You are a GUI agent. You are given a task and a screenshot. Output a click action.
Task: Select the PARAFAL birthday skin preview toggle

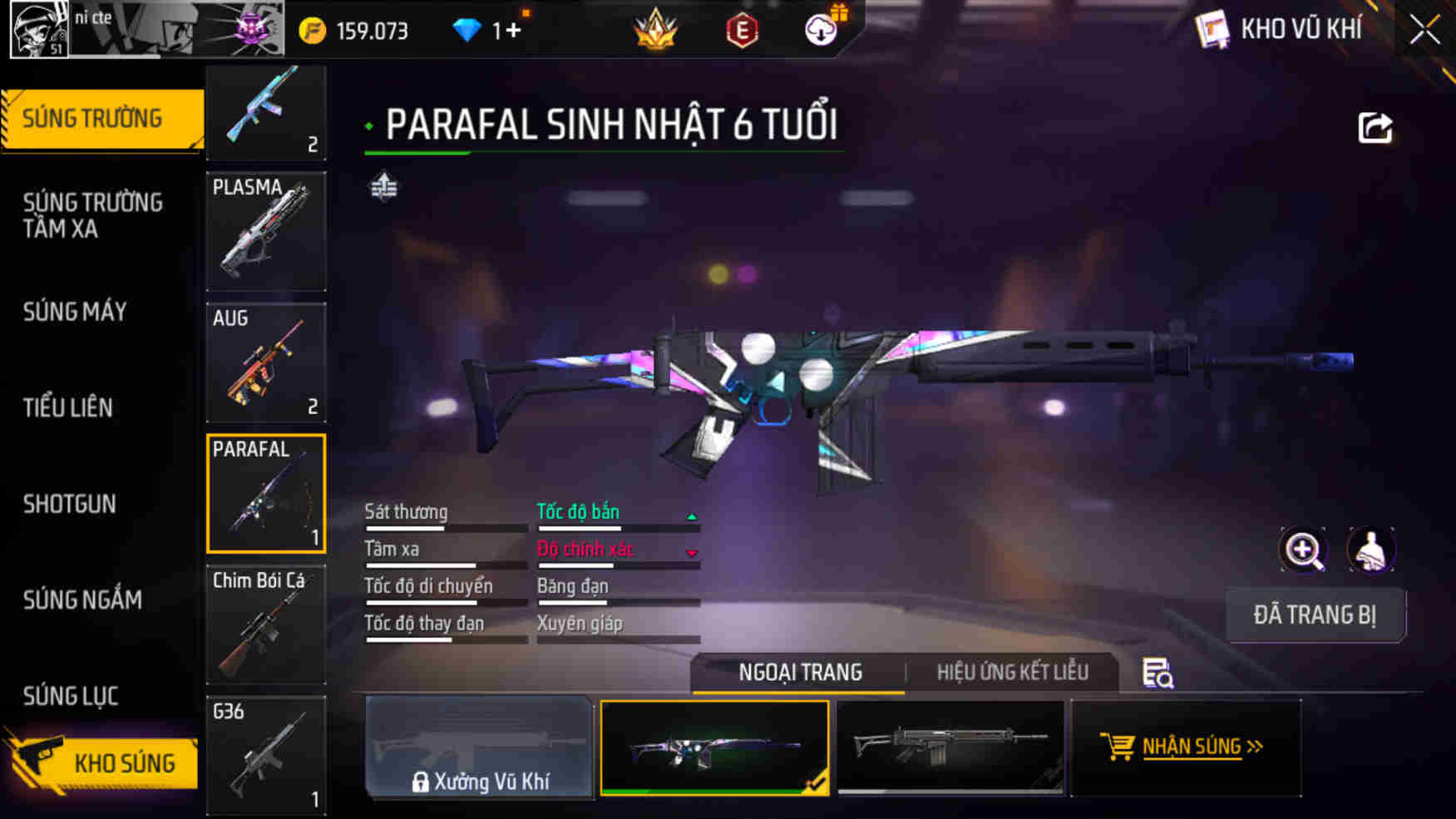pos(716,746)
